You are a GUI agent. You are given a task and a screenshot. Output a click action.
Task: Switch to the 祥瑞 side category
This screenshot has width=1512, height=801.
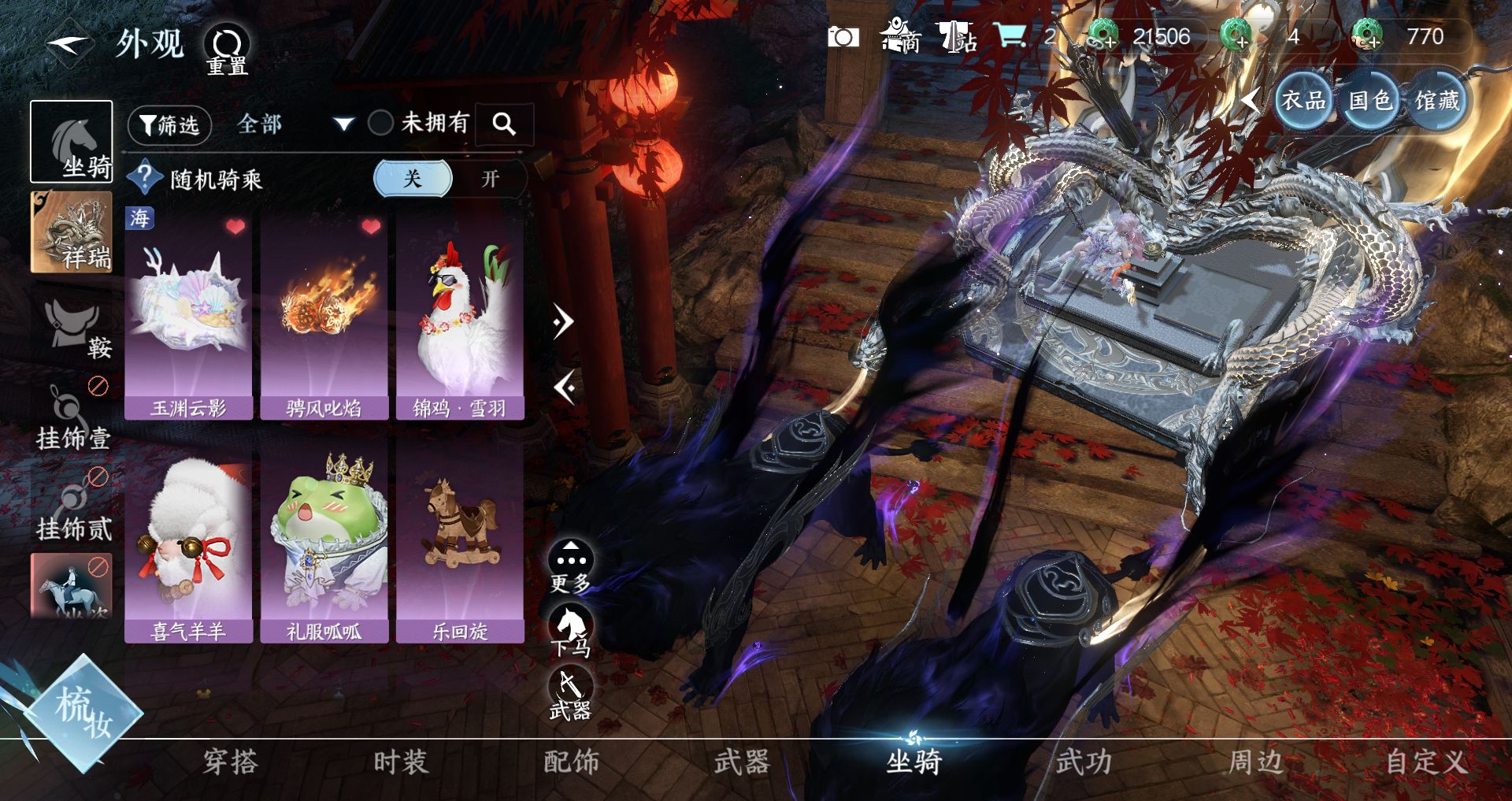click(x=72, y=233)
